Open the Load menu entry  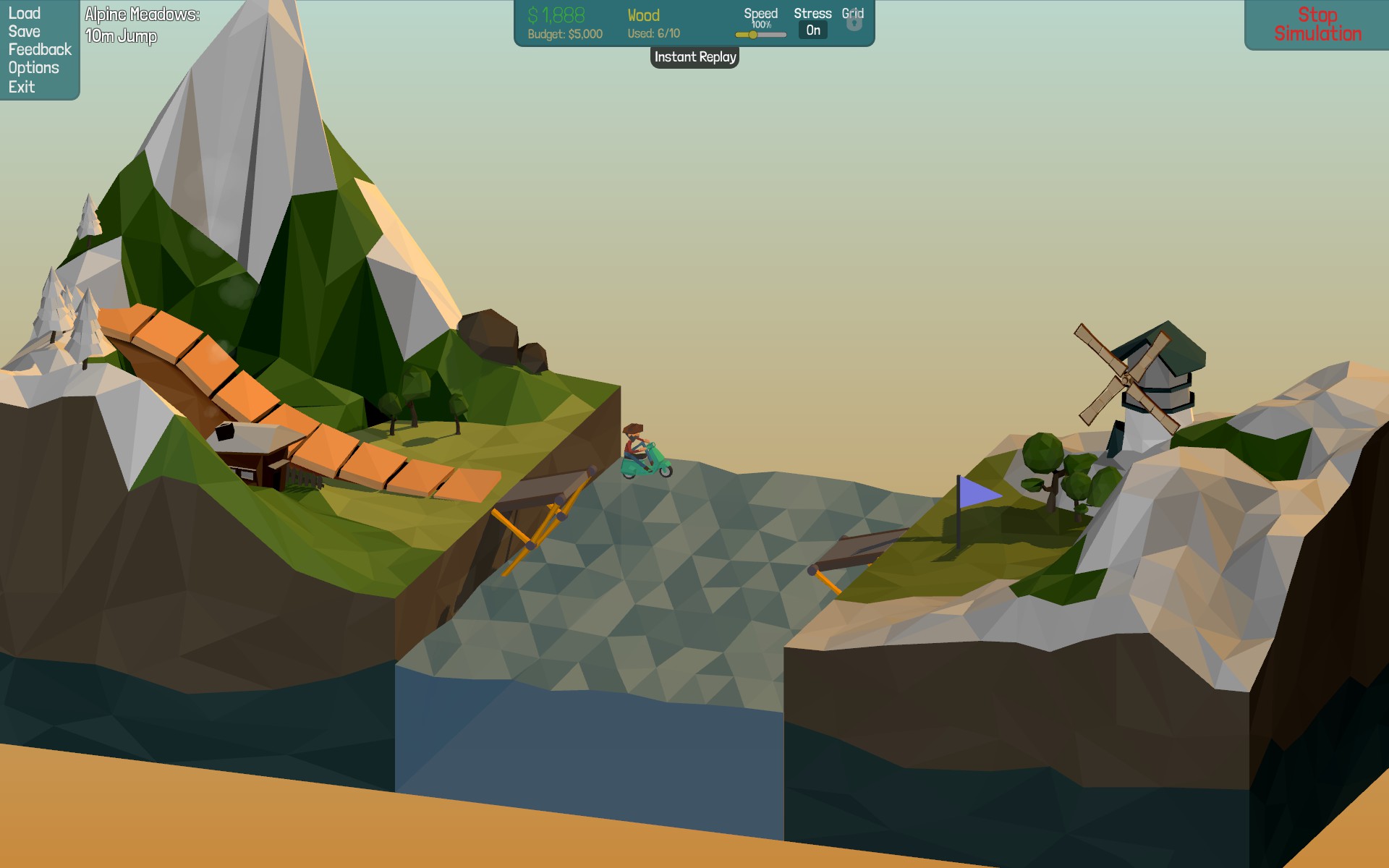[x=25, y=14]
